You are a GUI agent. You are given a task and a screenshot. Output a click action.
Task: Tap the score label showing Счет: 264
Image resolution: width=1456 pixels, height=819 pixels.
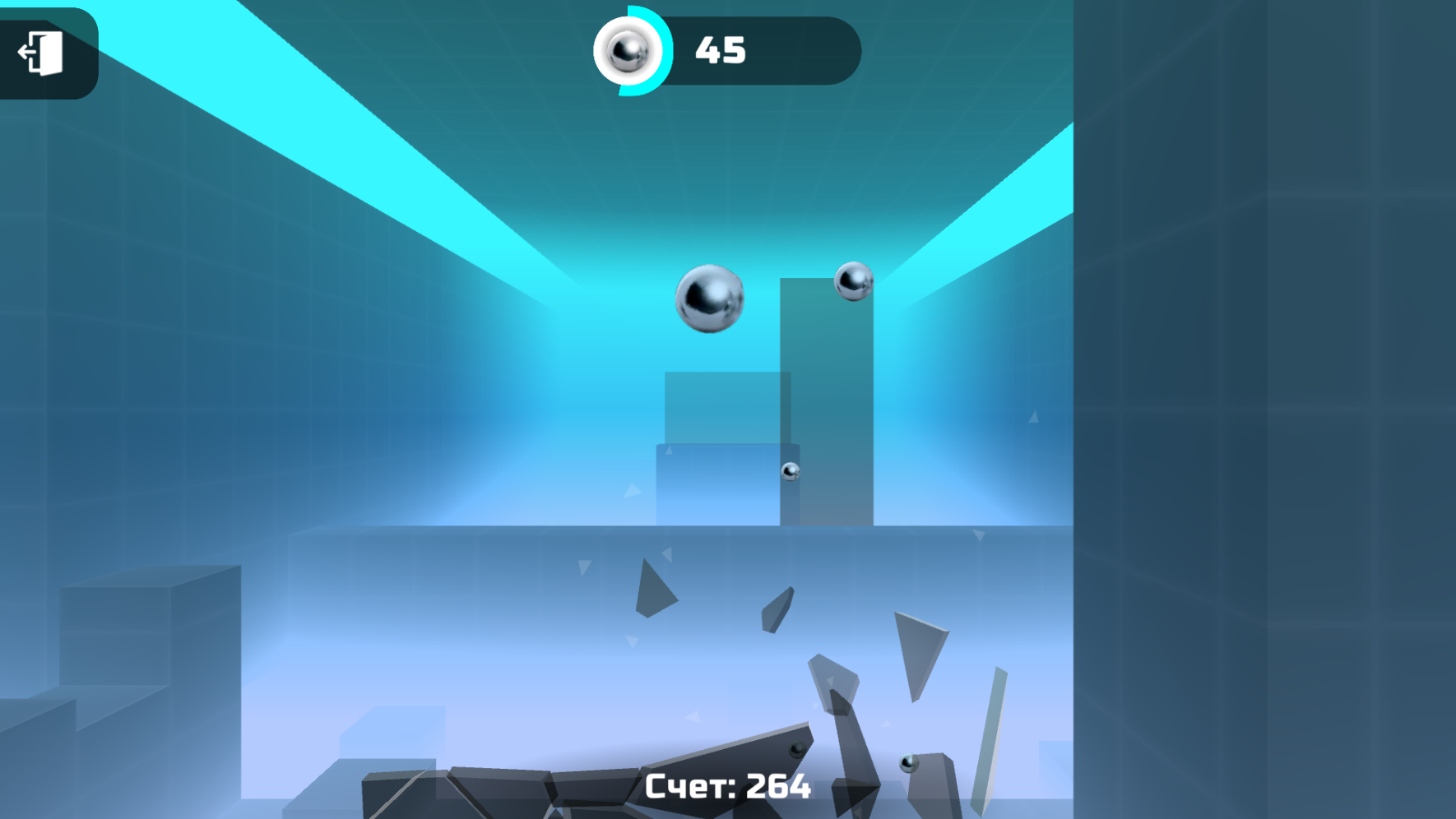pos(727,787)
